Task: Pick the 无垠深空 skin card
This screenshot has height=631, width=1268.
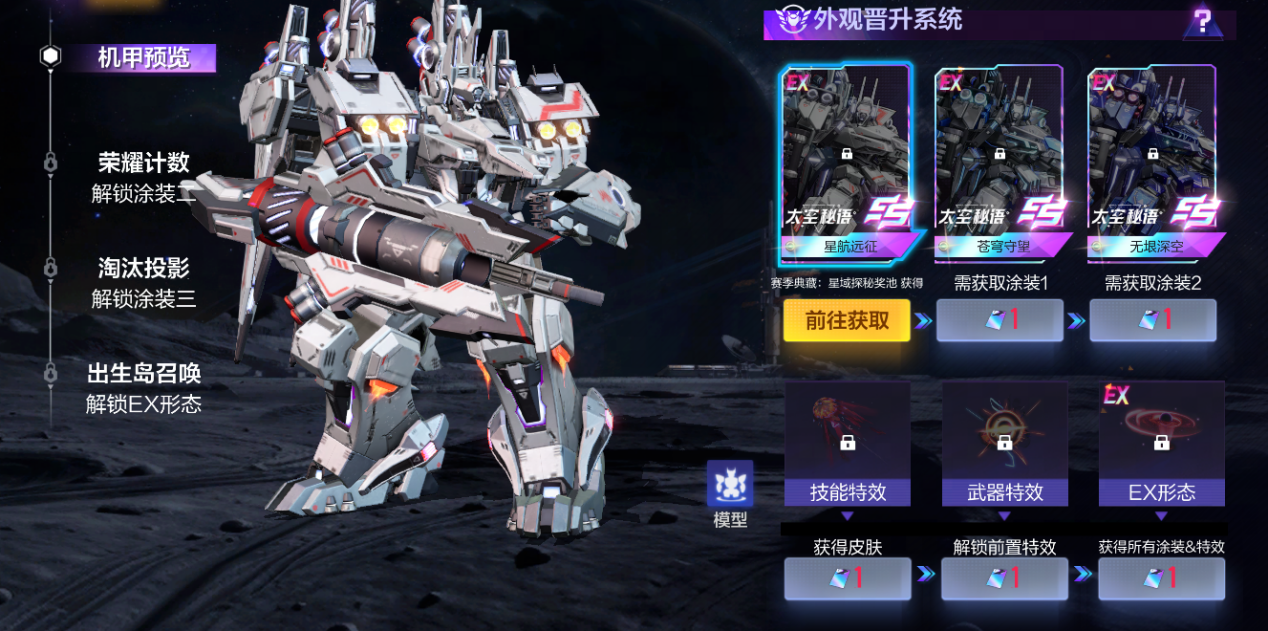Action: [x=1152, y=162]
